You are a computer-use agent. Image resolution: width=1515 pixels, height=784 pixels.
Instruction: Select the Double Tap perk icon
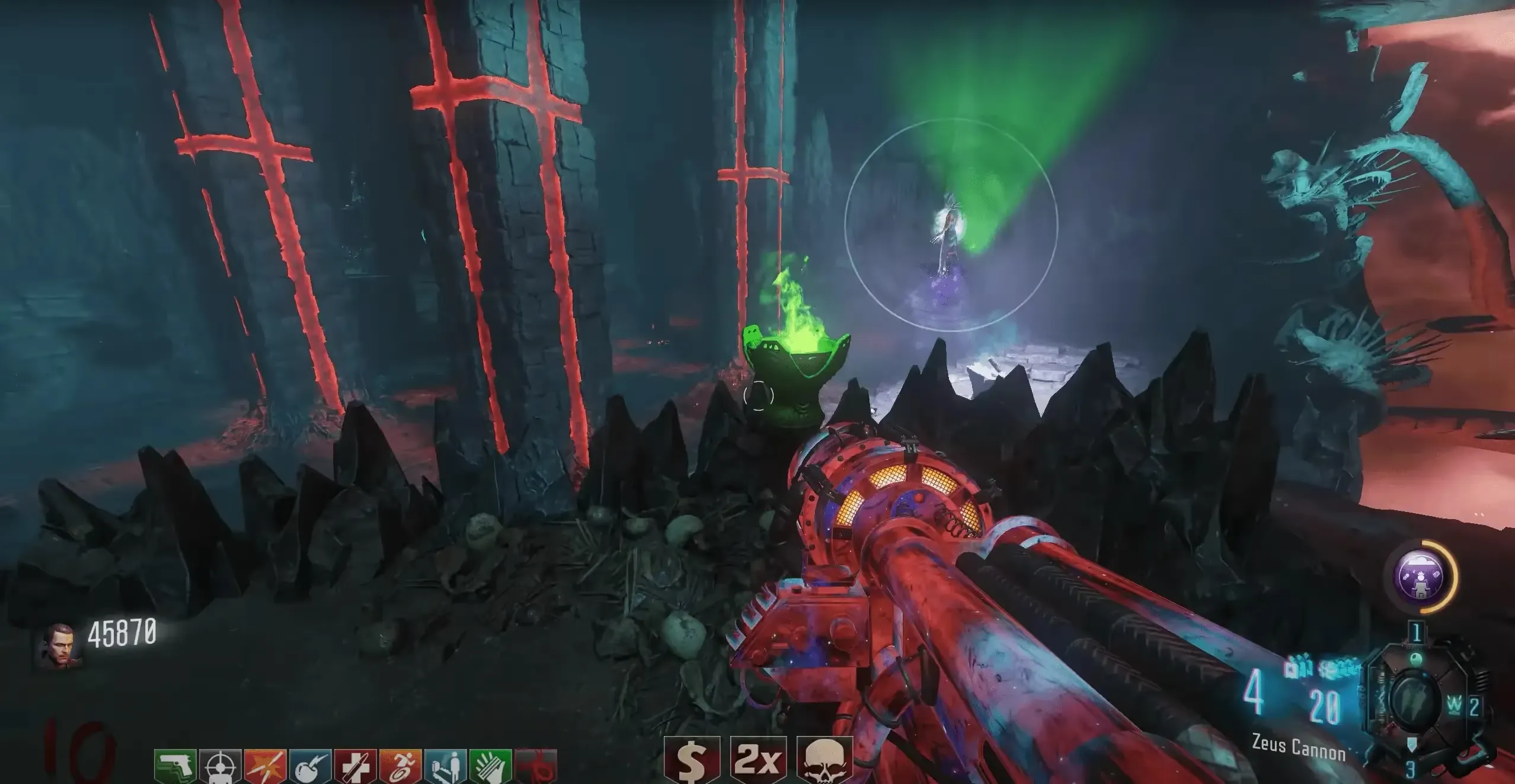pos(265,767)
